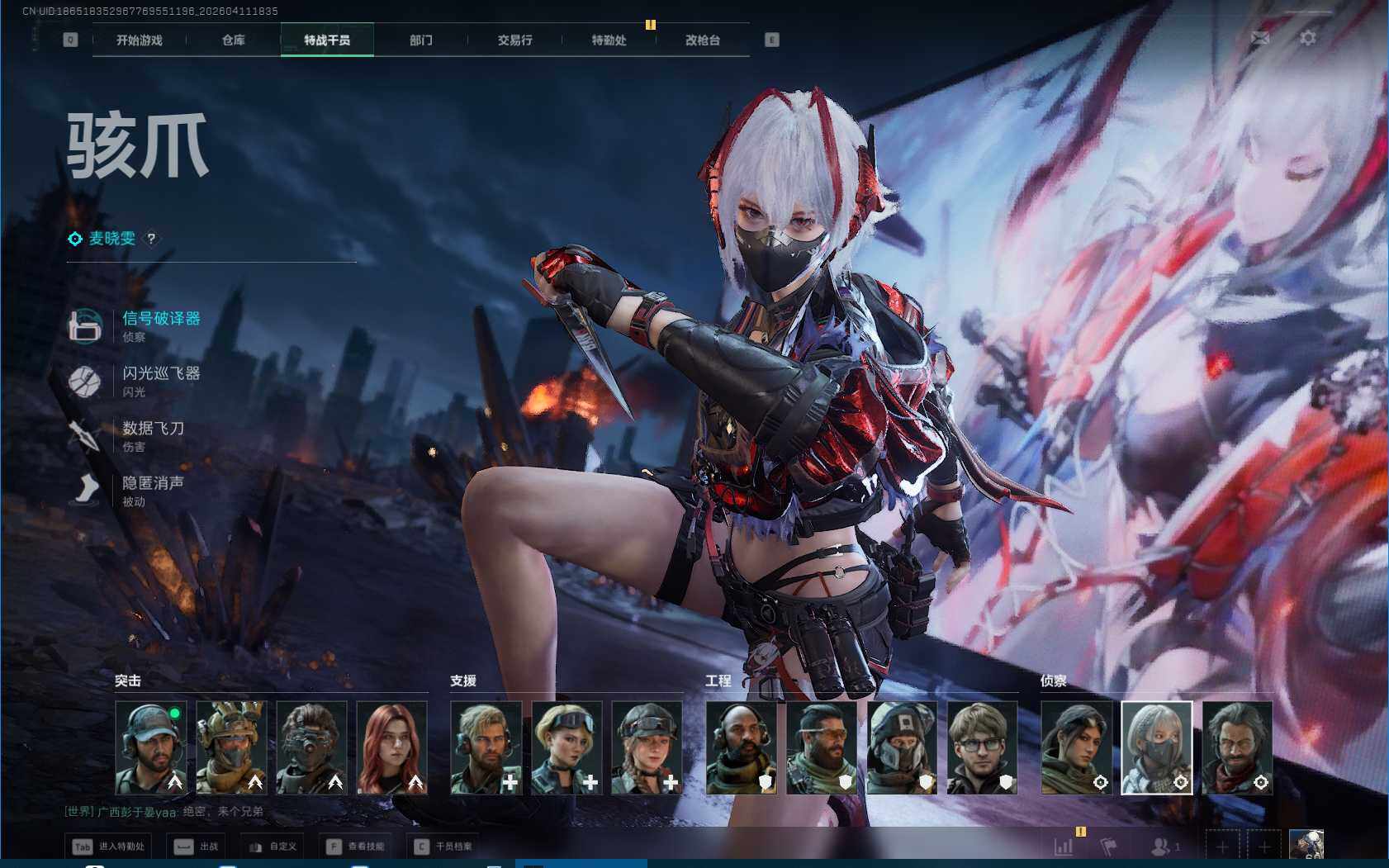Select the 特勤处 tab
This screenshot has height=868, width=1389.
pyautogui.click(x=609, y=40)
